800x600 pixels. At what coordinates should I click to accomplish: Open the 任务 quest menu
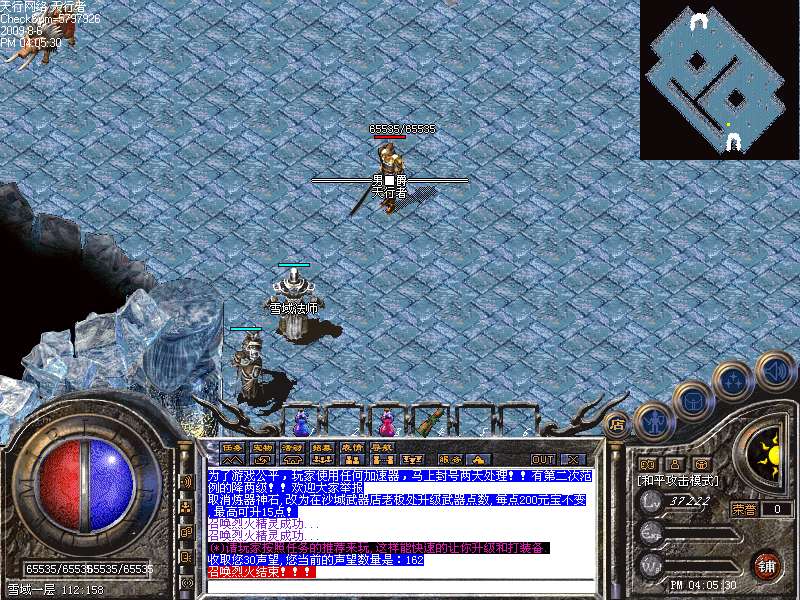pos(233,447)
